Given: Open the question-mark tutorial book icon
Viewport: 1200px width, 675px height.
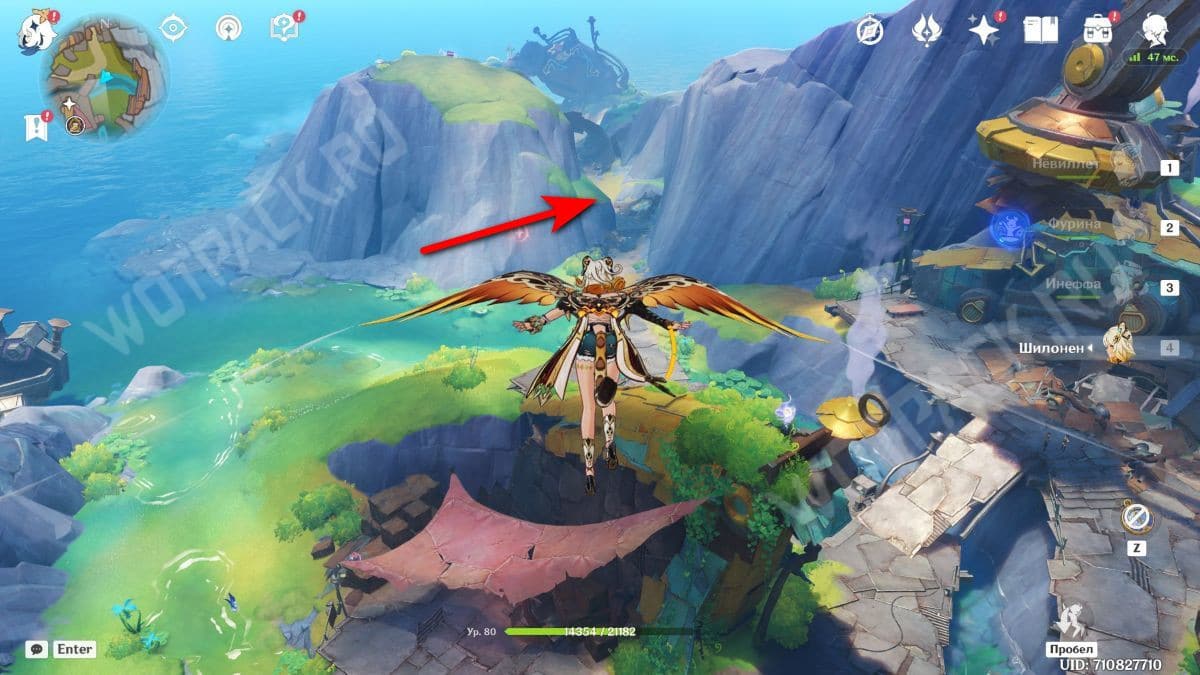Looking at the screenshot, I should point(284,27).
